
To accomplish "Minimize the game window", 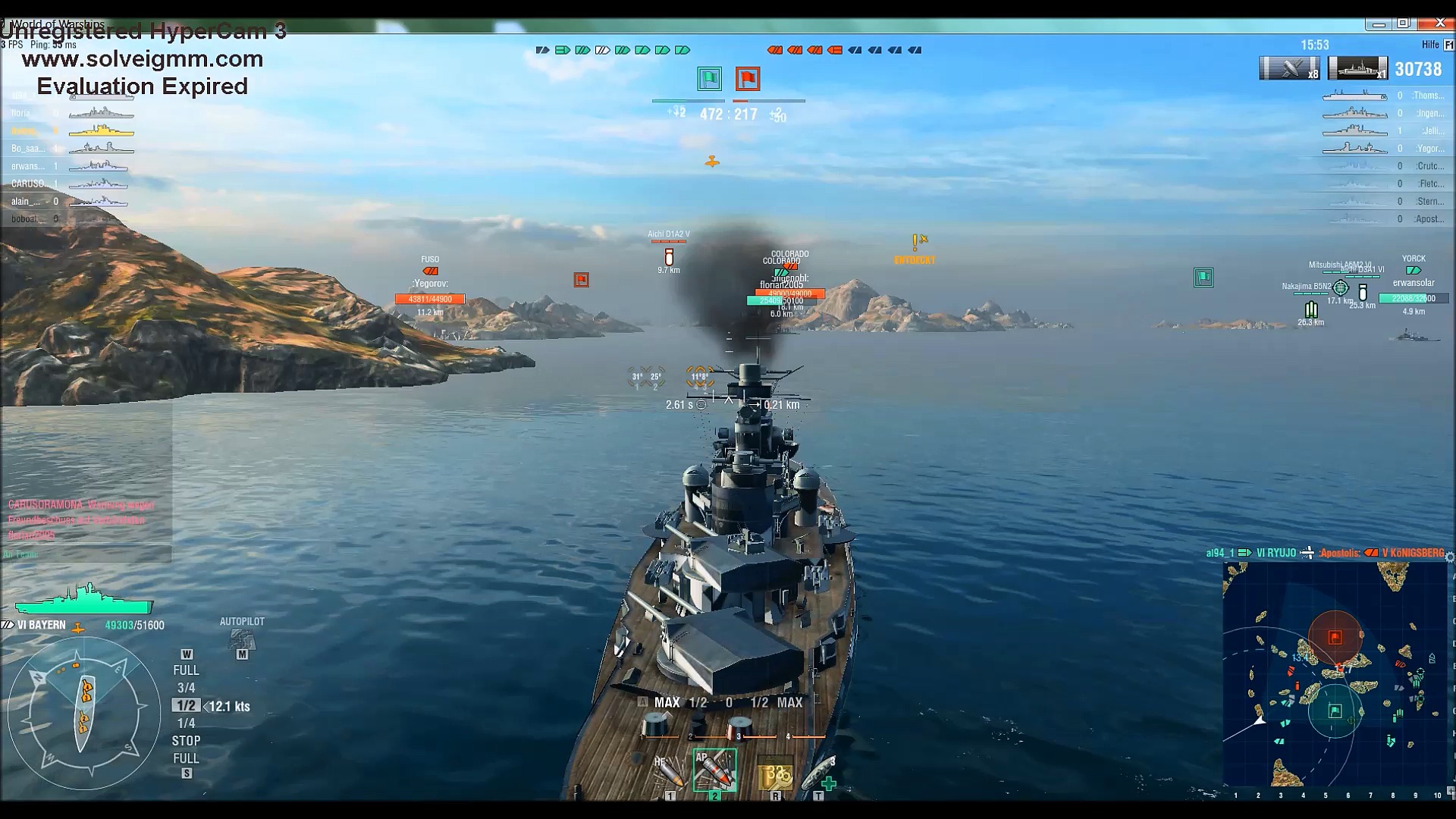I will pyautogui.click(x=1379, y=24).
